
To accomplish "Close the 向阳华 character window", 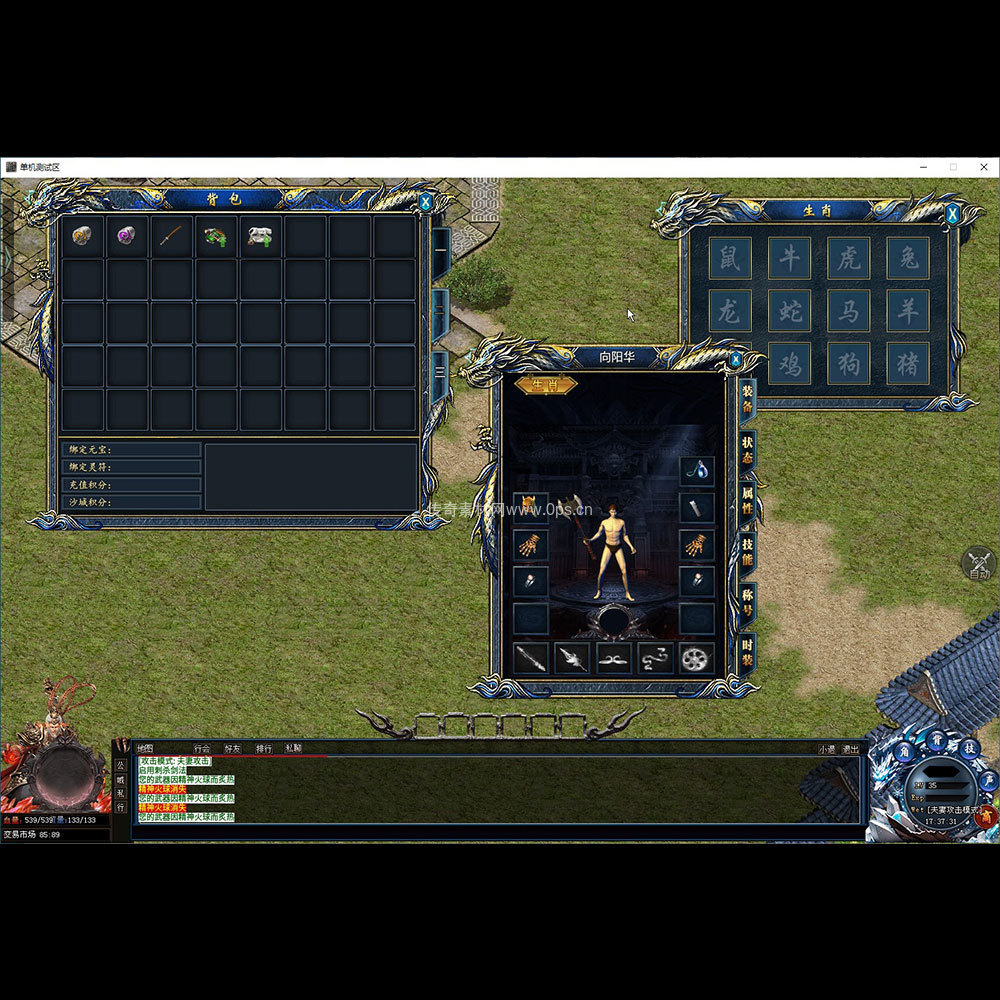I will (736, 359).
